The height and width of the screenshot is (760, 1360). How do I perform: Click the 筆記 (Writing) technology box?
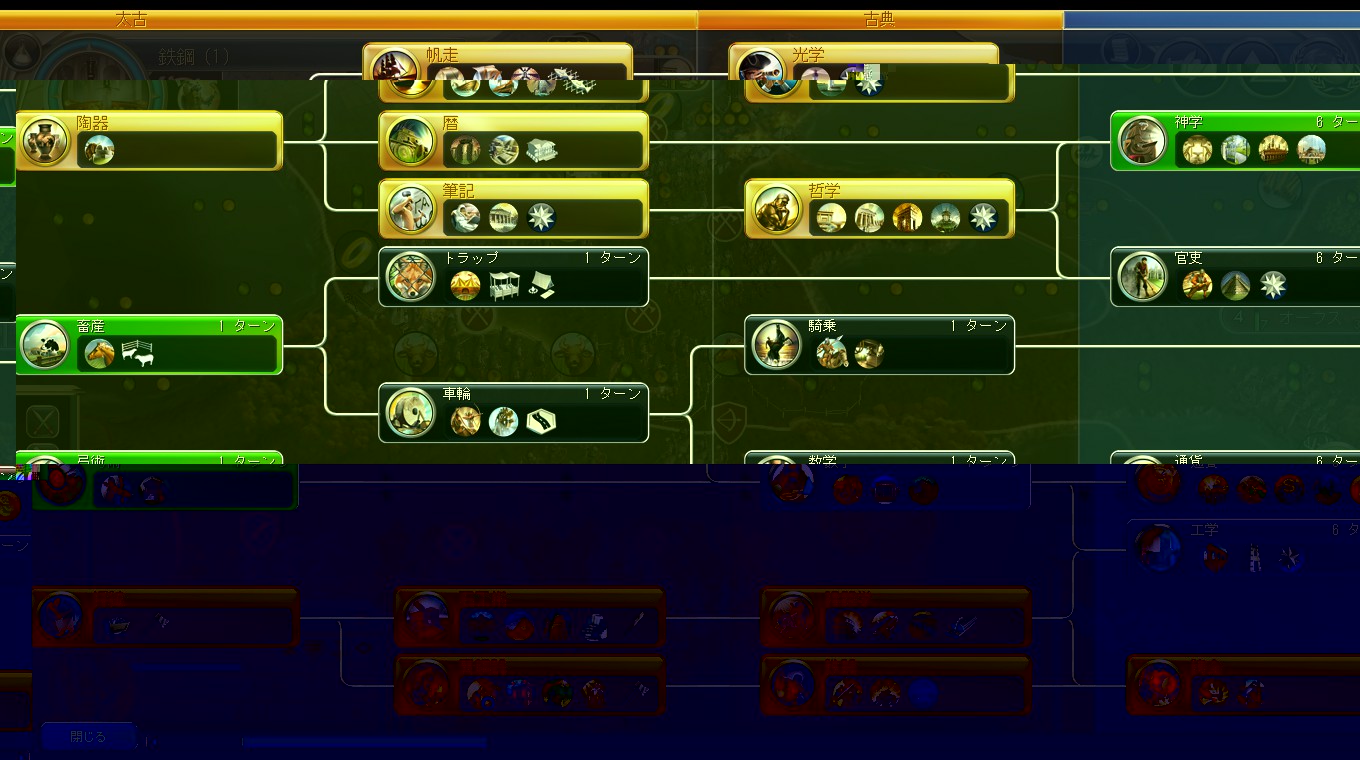point(514,208)
